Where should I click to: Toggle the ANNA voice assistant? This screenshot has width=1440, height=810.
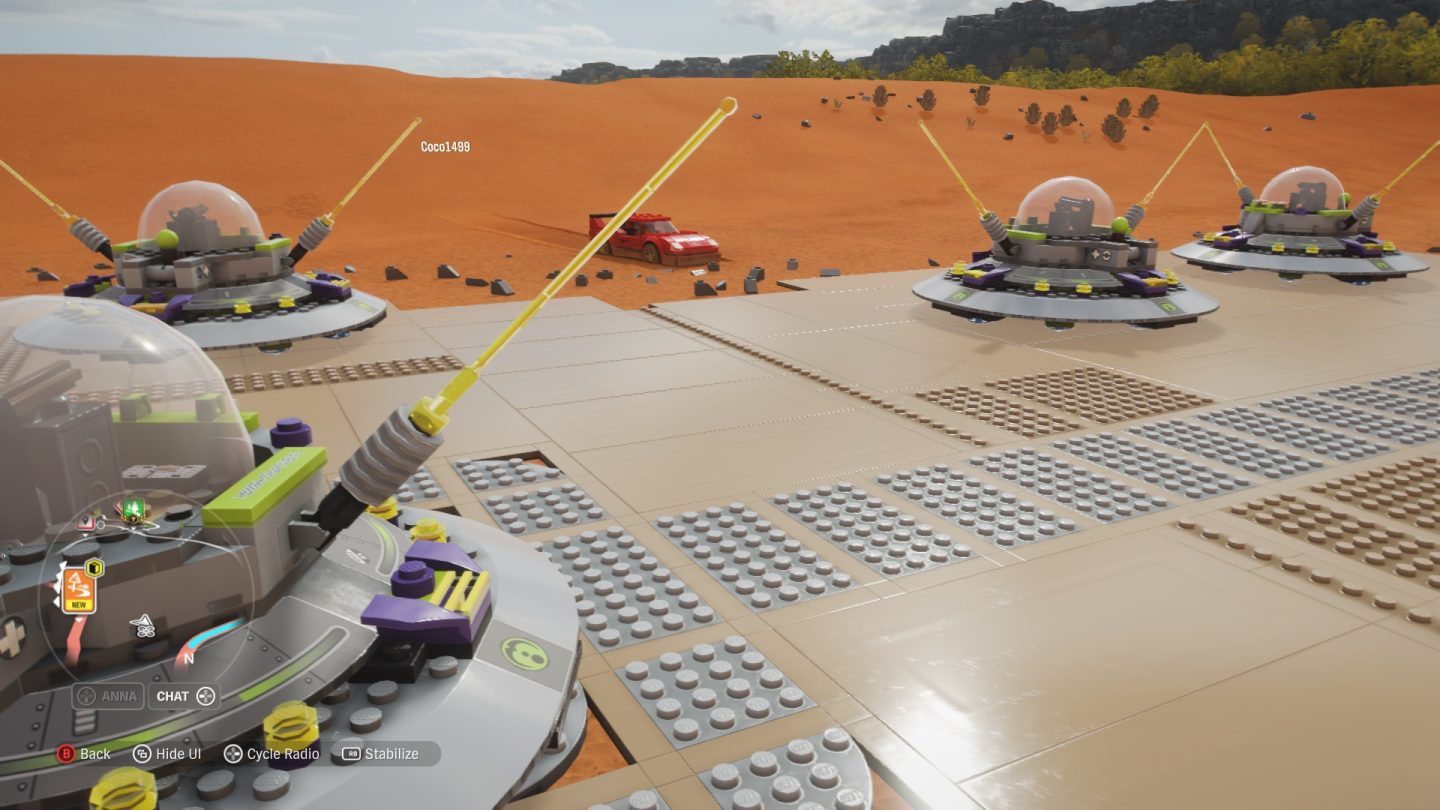(110, 696)
